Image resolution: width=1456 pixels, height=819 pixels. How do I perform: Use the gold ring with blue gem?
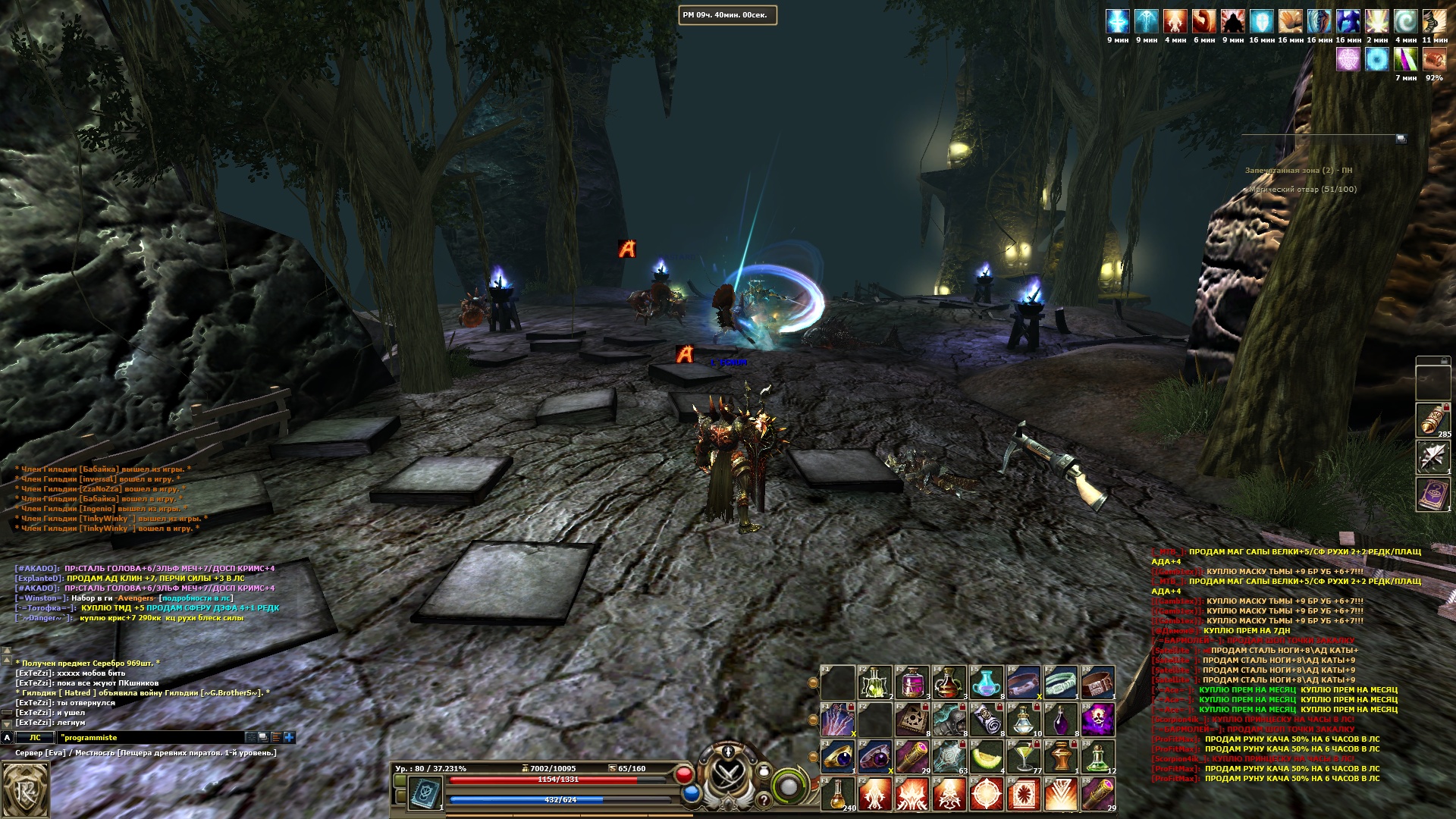[838, 756]
